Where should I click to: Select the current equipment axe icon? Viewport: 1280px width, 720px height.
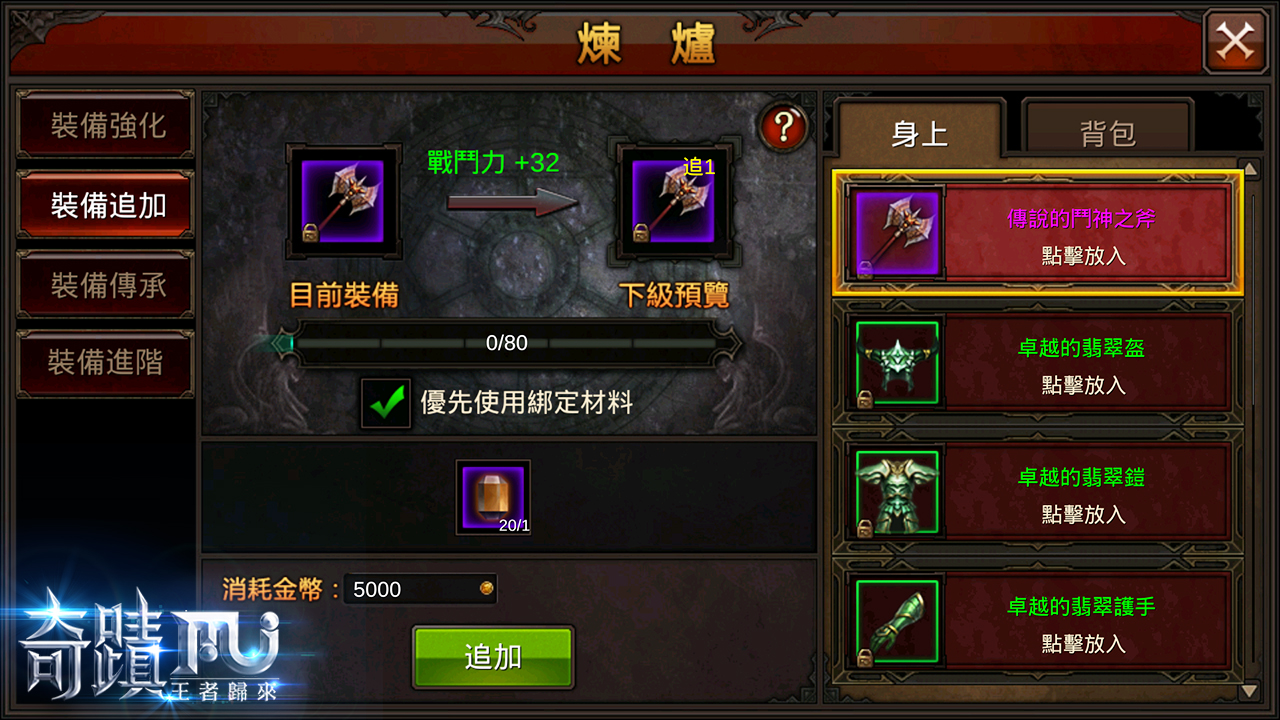coord(344,201)
